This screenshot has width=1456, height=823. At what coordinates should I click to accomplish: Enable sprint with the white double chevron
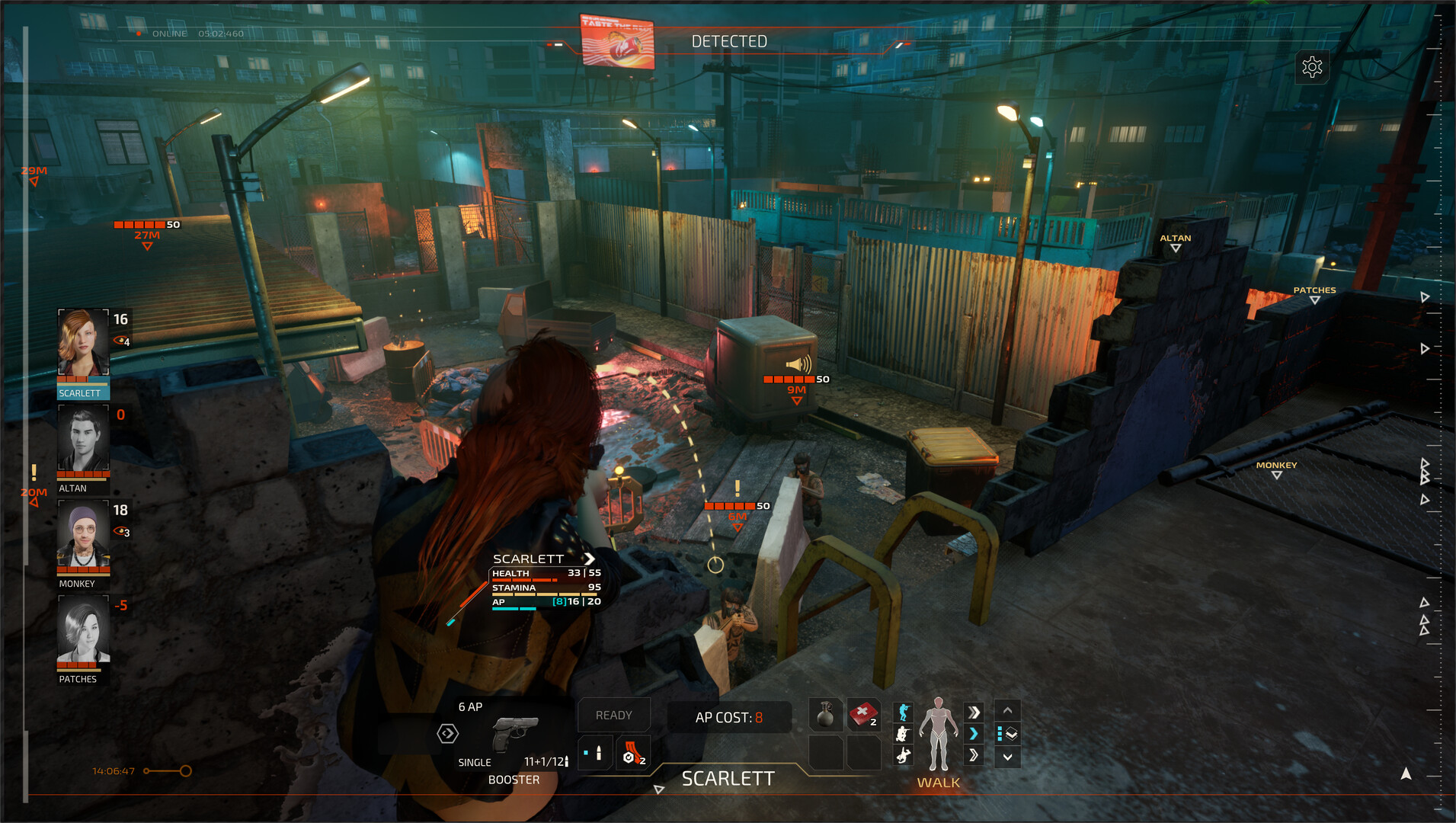coord(974,711)
